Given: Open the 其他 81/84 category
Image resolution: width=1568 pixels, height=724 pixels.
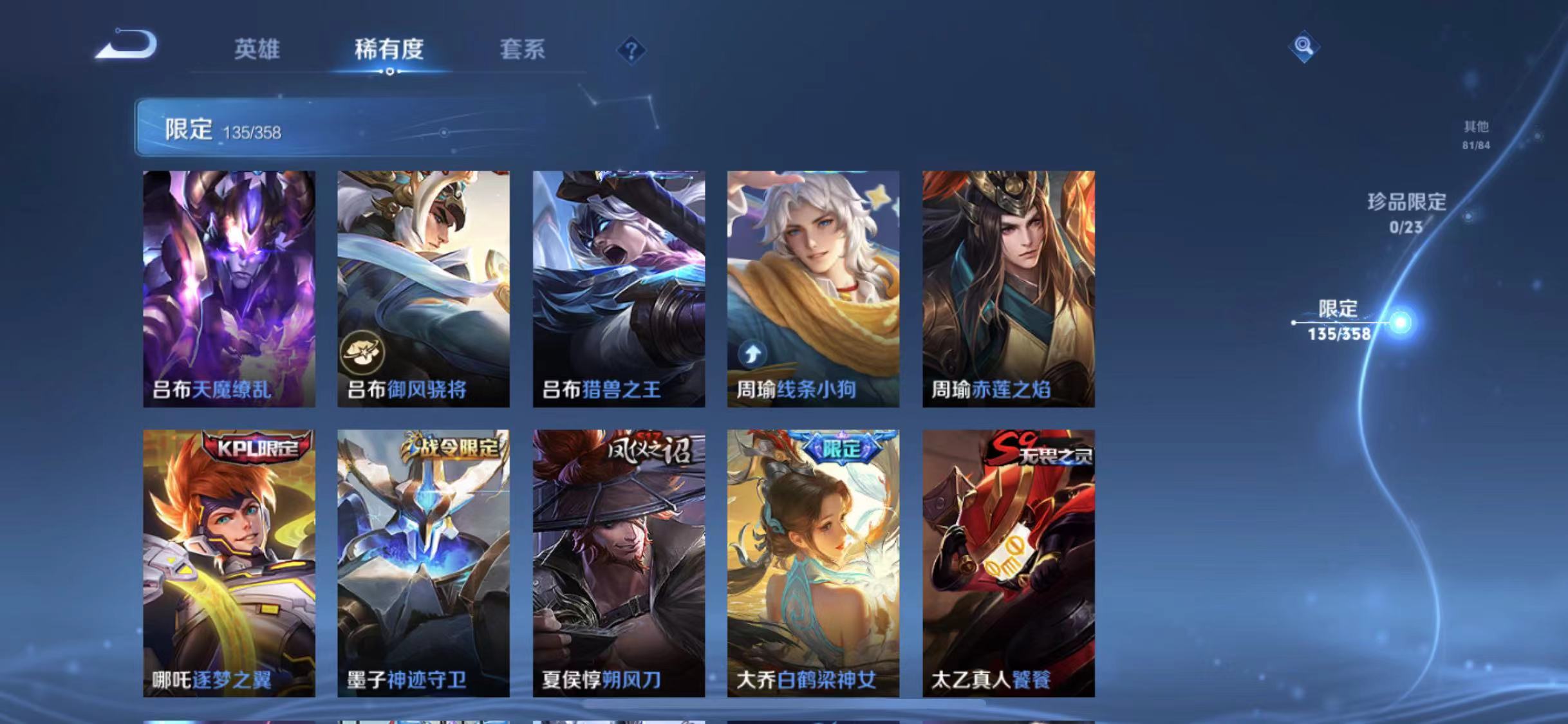Looking at the screenshot, I should tap(1476, 134).
